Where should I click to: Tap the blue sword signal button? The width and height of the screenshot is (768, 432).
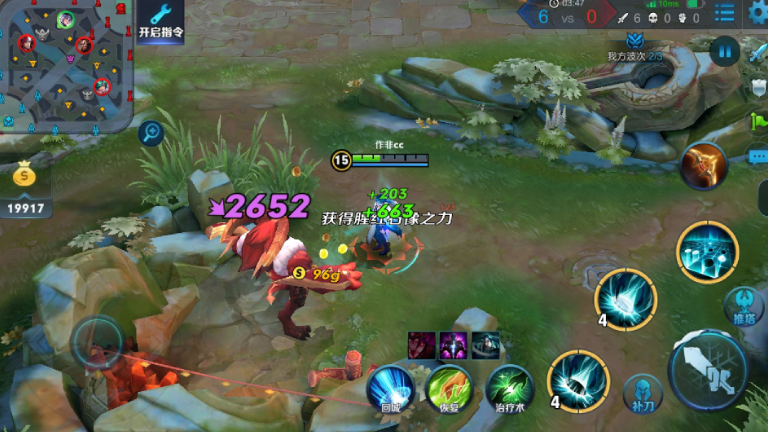[x=757, y=52]
